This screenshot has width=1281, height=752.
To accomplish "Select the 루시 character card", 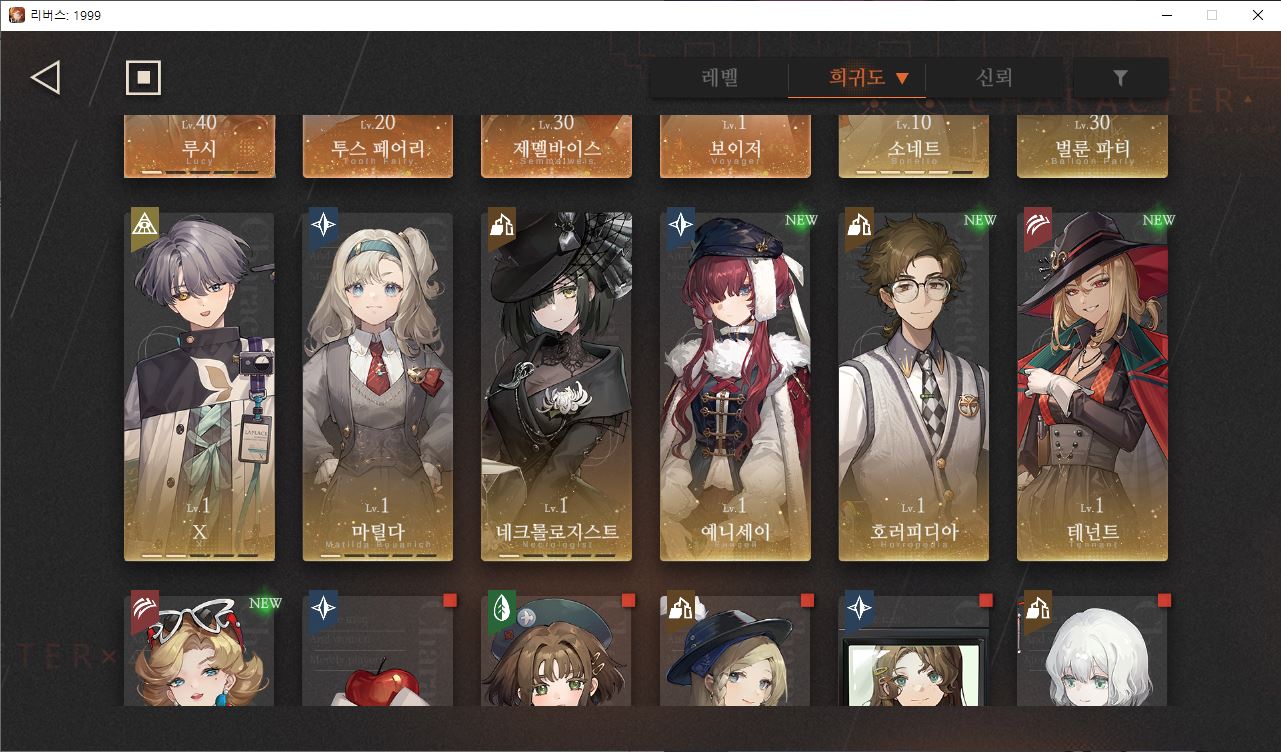I will pyautogui.click(x=199, y=146).
